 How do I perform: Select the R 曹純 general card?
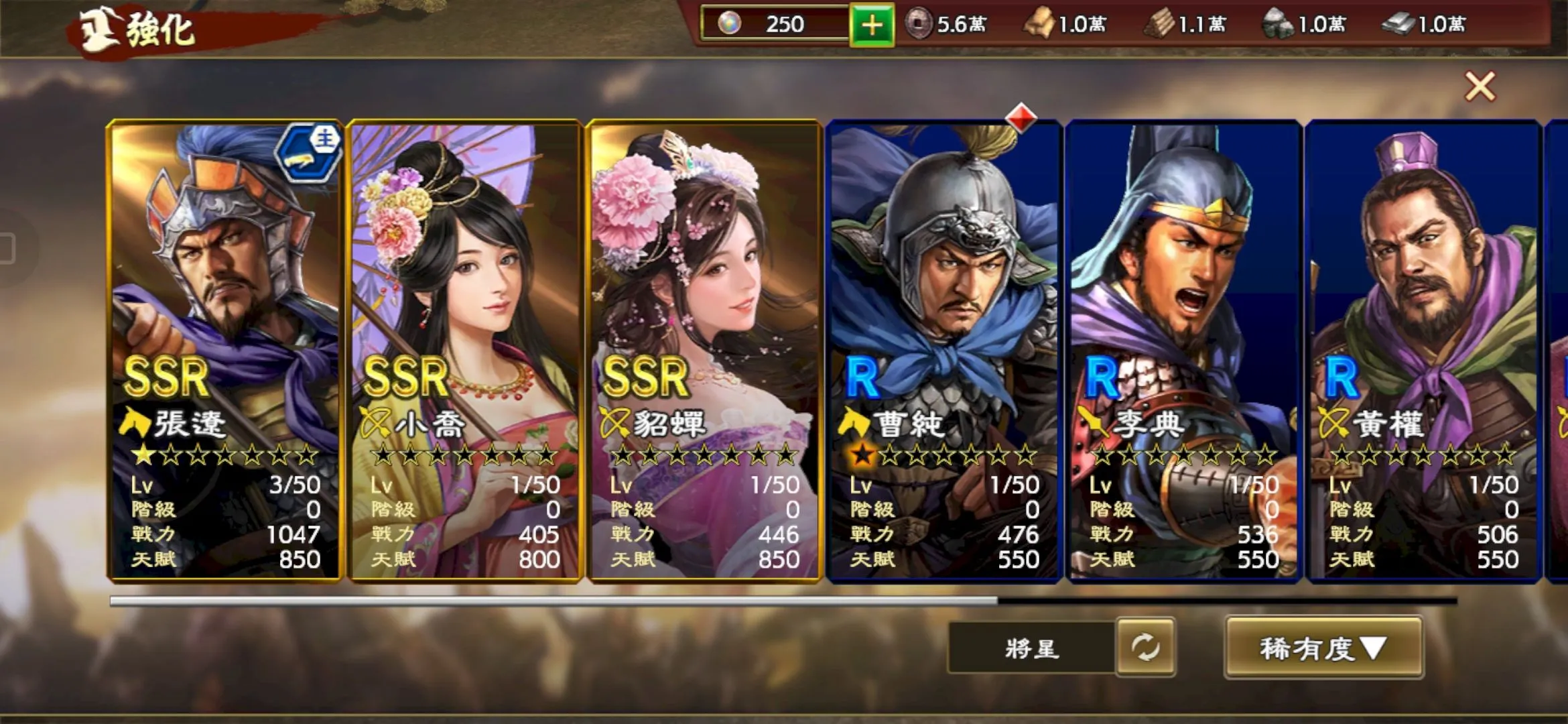click(943, 350)
